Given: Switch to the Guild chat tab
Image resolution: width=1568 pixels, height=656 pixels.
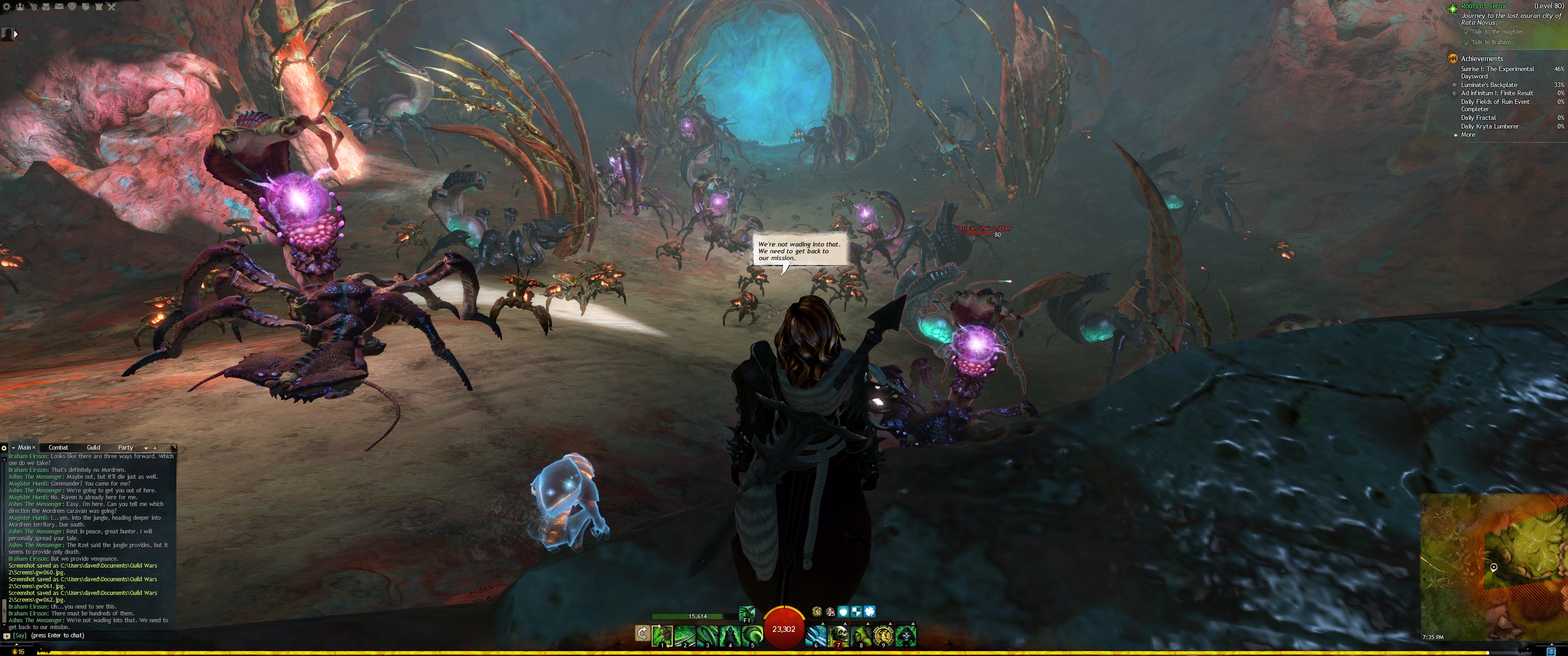Looking at the screenshot, I should click(93, 447).
